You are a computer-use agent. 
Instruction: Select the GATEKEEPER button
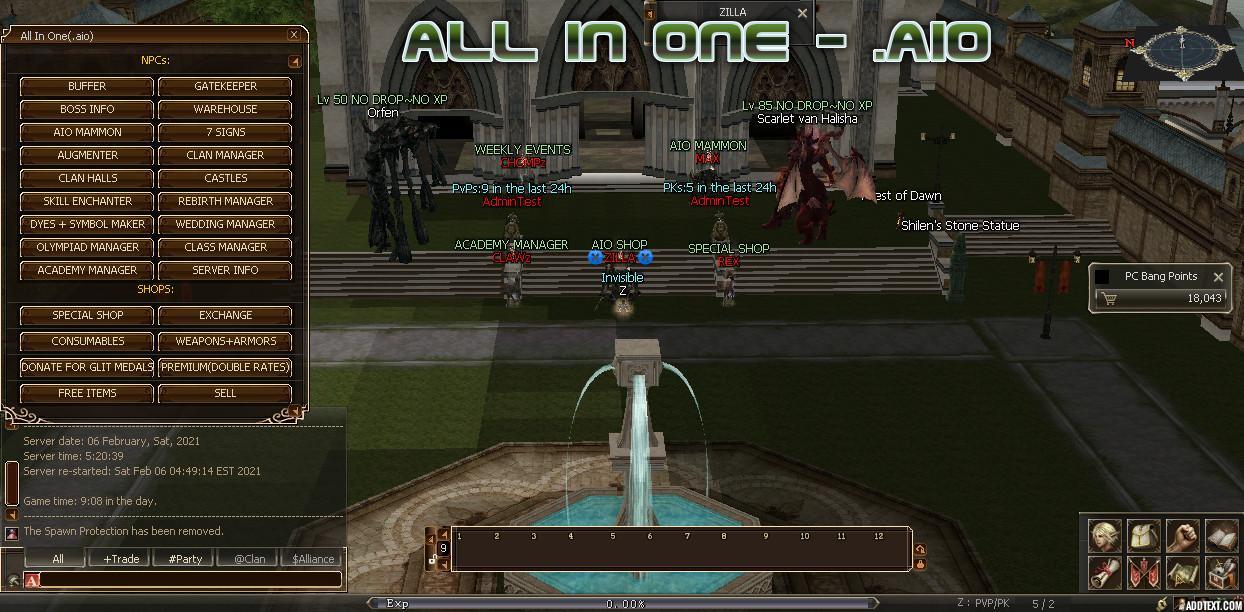[225, 86]
